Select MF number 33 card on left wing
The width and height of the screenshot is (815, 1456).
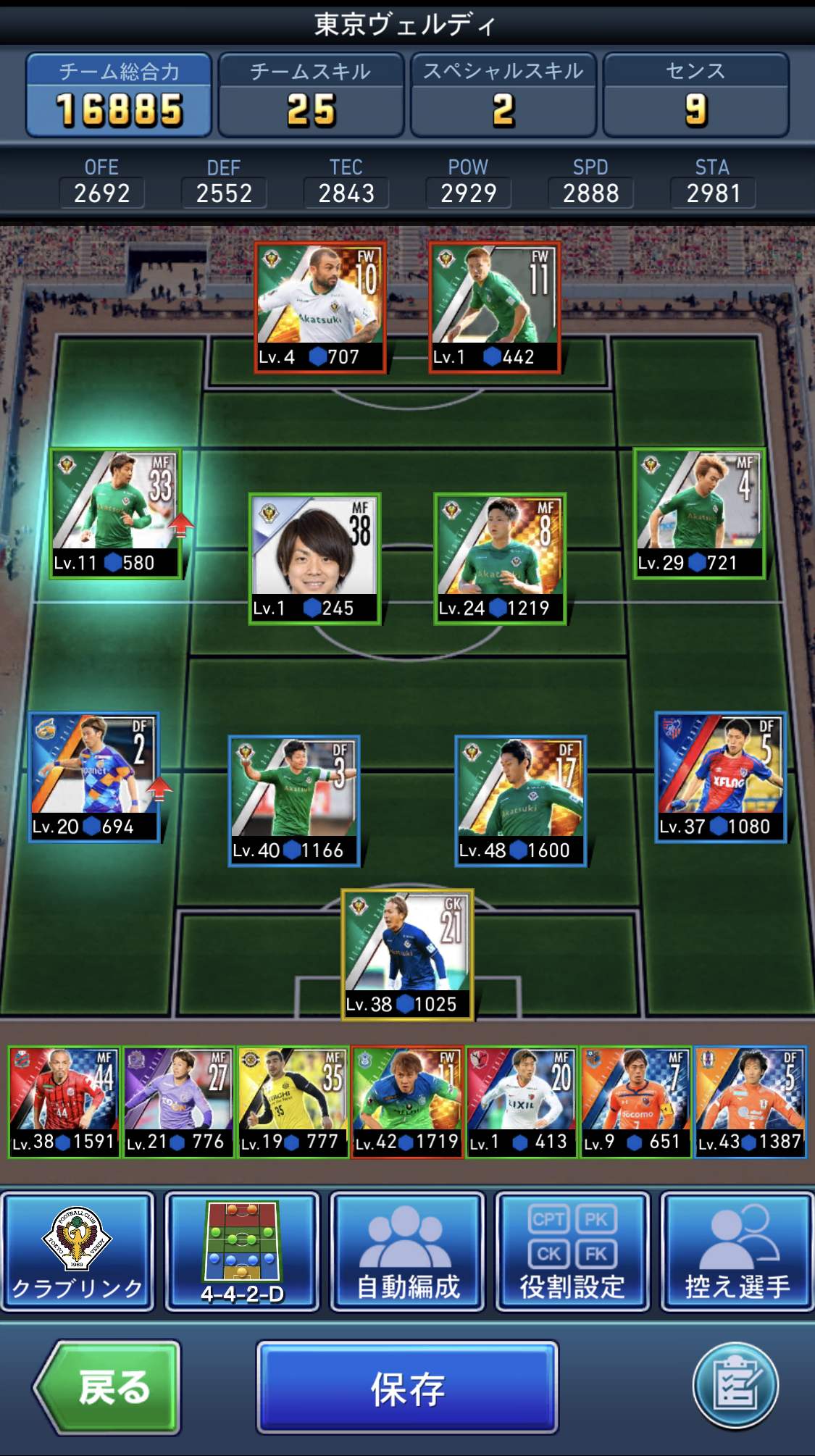pos(115,514)
